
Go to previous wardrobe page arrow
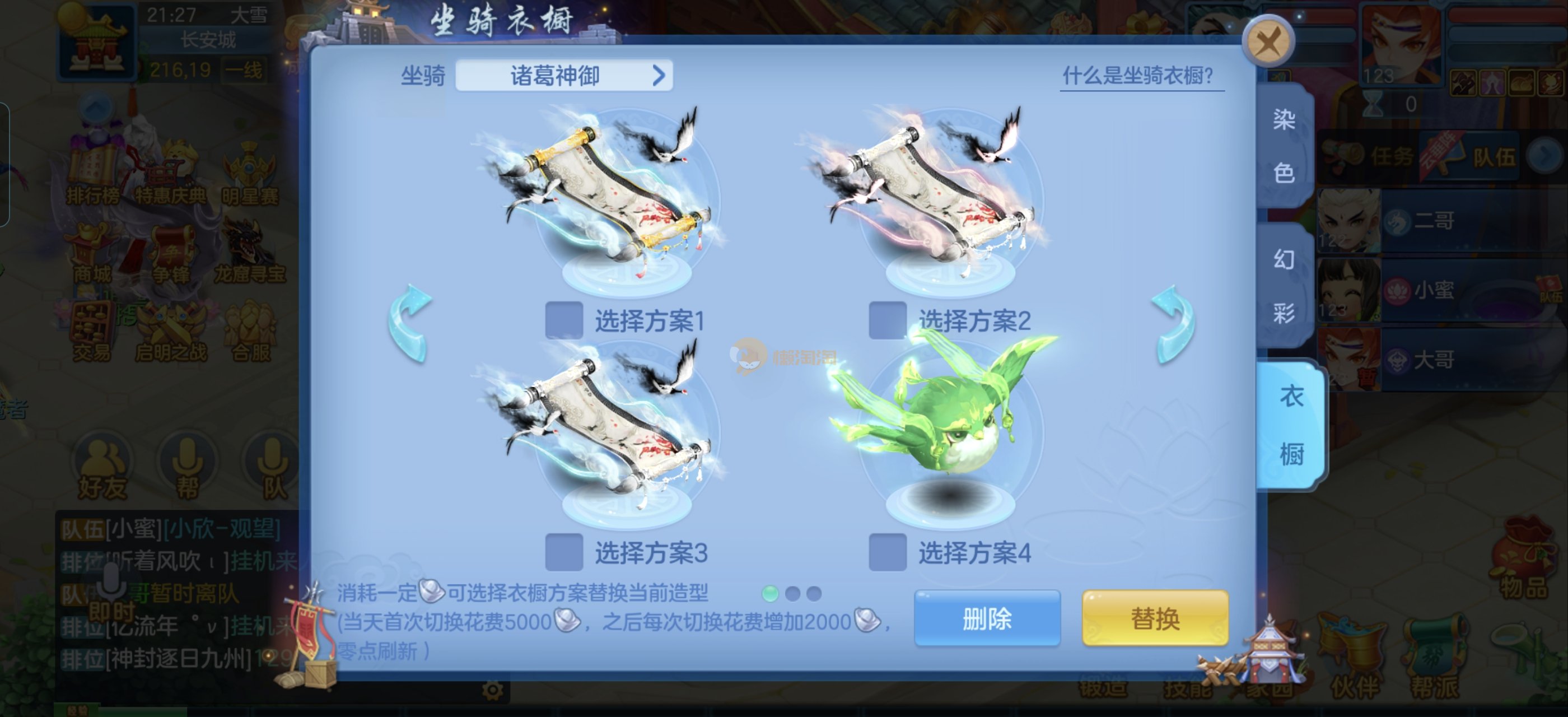click(410, 324)
